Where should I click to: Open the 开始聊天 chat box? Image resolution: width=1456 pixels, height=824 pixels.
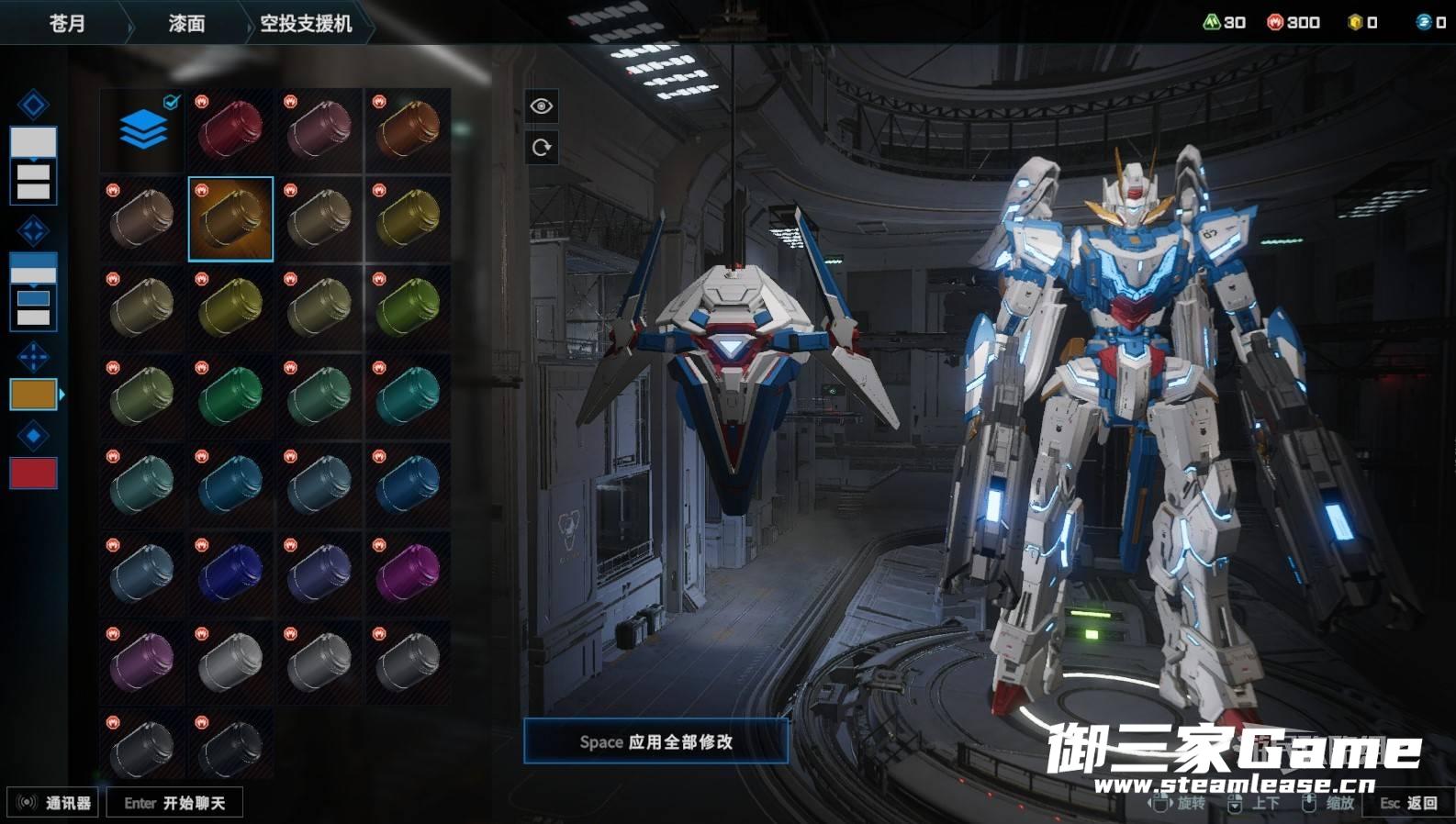(x=174, y=803)
